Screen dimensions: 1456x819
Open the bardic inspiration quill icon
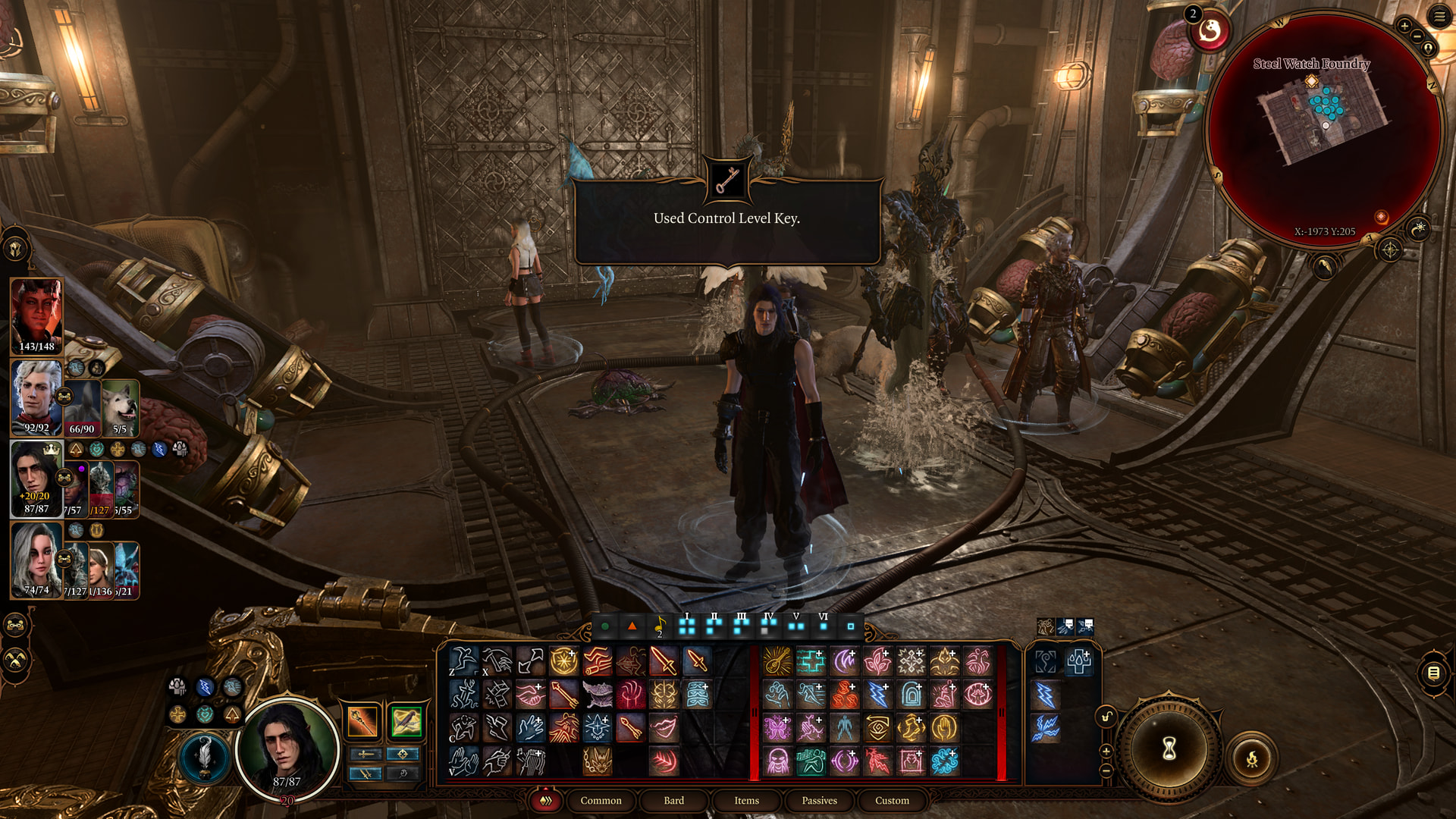[203, 755]
